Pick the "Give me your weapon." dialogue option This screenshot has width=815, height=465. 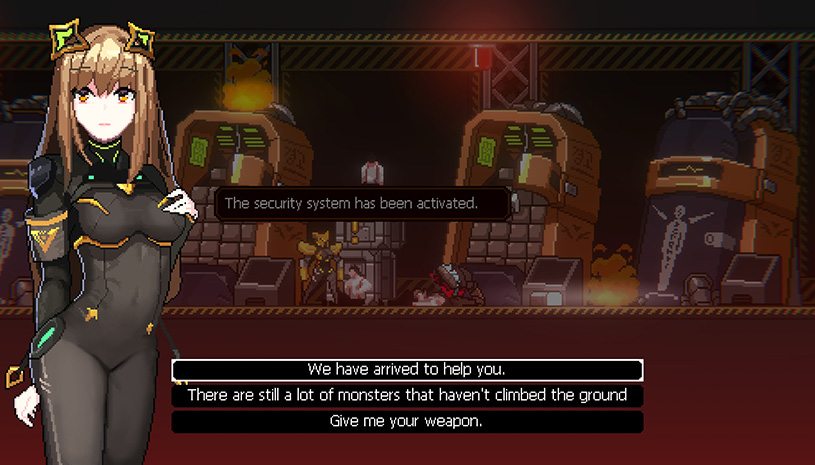click(x=407, y=422)
